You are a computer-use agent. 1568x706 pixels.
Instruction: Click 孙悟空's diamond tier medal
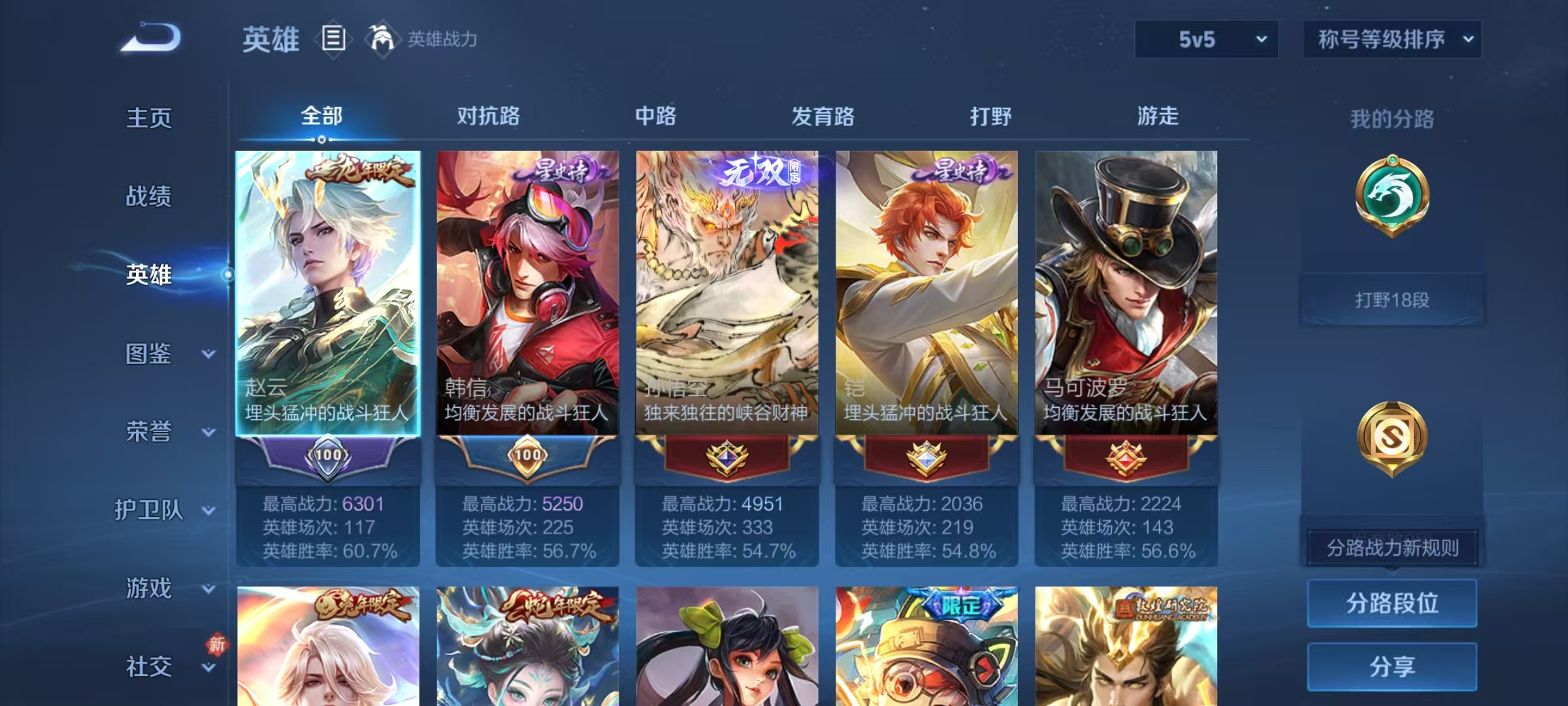point(727,458)
